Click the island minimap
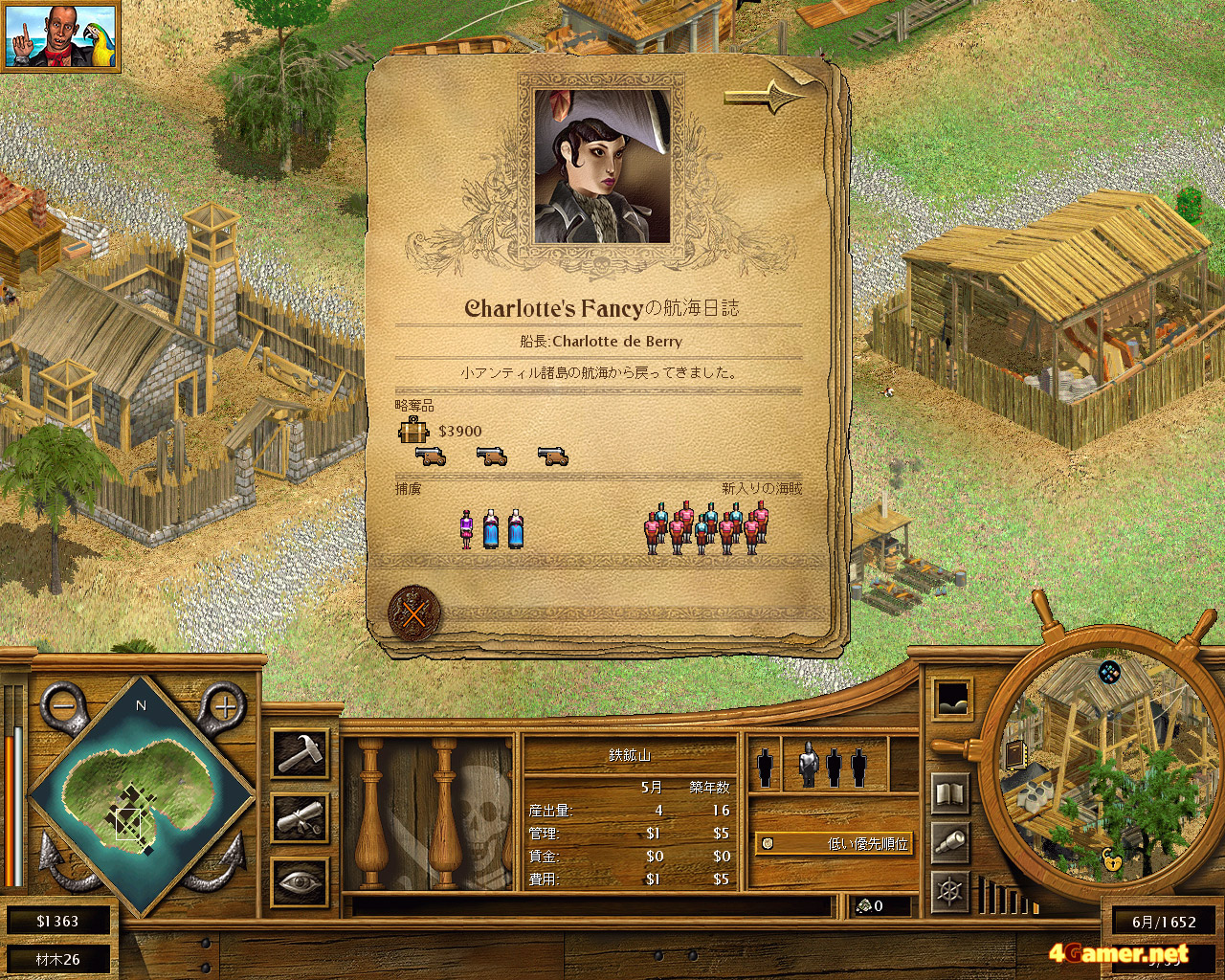The height and width of the screenshot is (980, 1225). (x=142, y=792)
